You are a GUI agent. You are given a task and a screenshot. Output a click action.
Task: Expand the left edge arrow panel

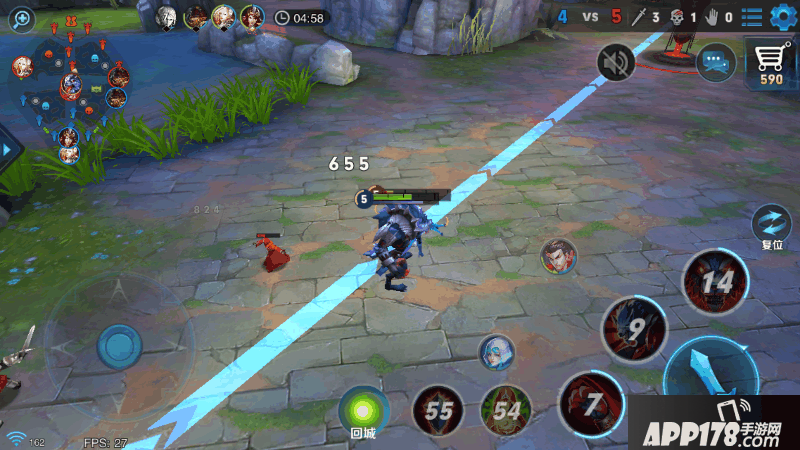(10, 150)
